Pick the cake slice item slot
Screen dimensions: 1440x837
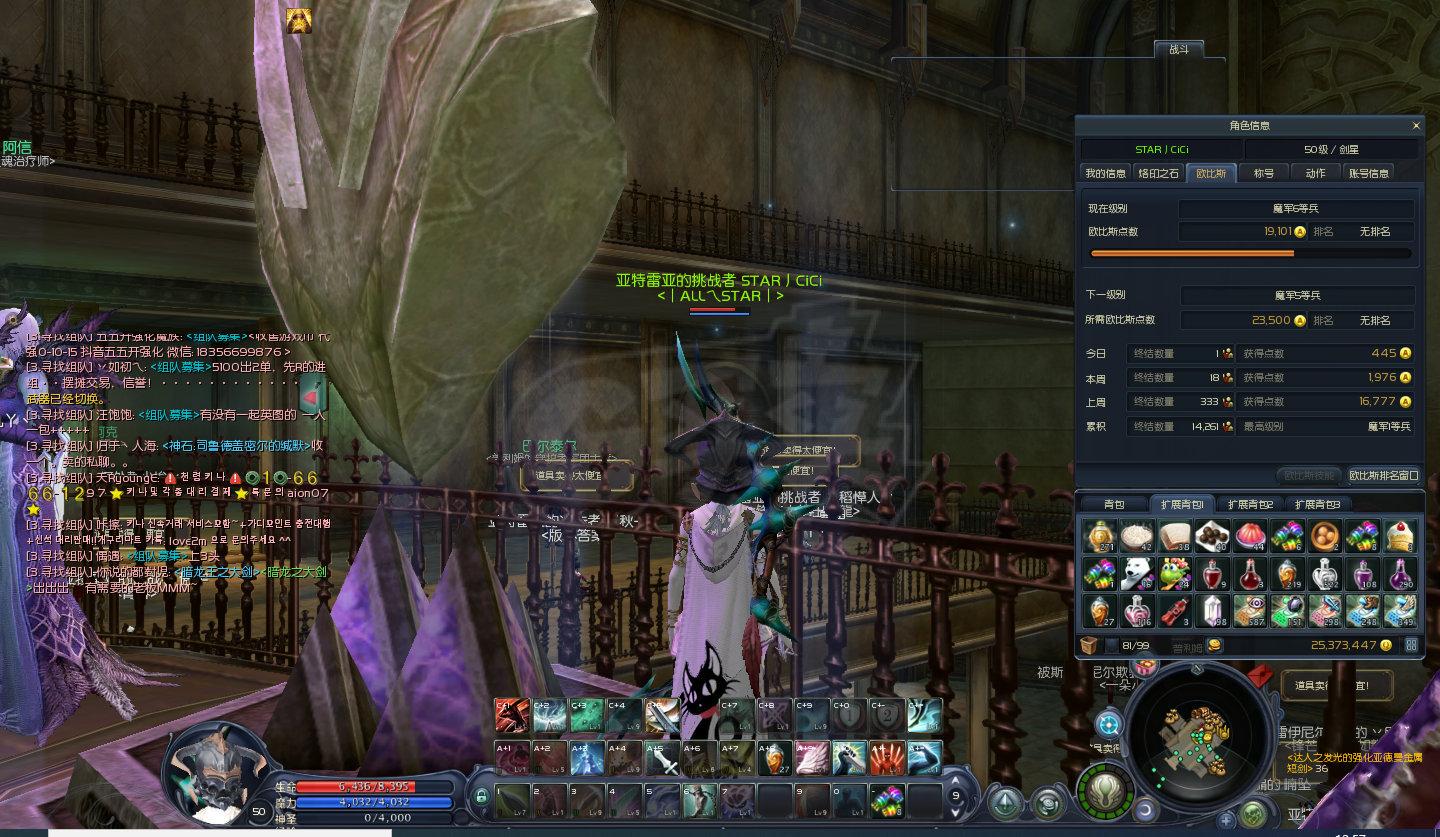[x=1401, y=536]
